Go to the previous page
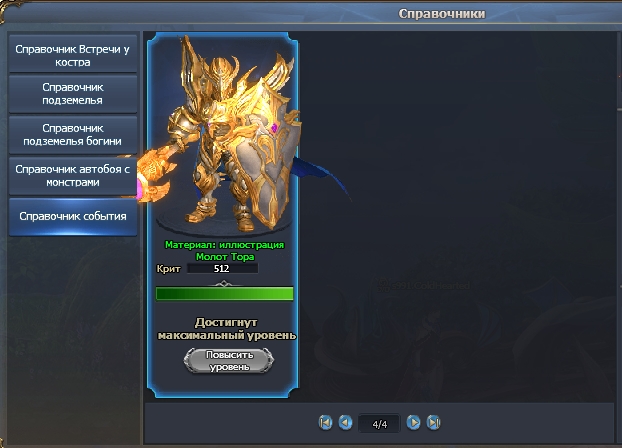The image size is (622, 448). pos(345,422)
